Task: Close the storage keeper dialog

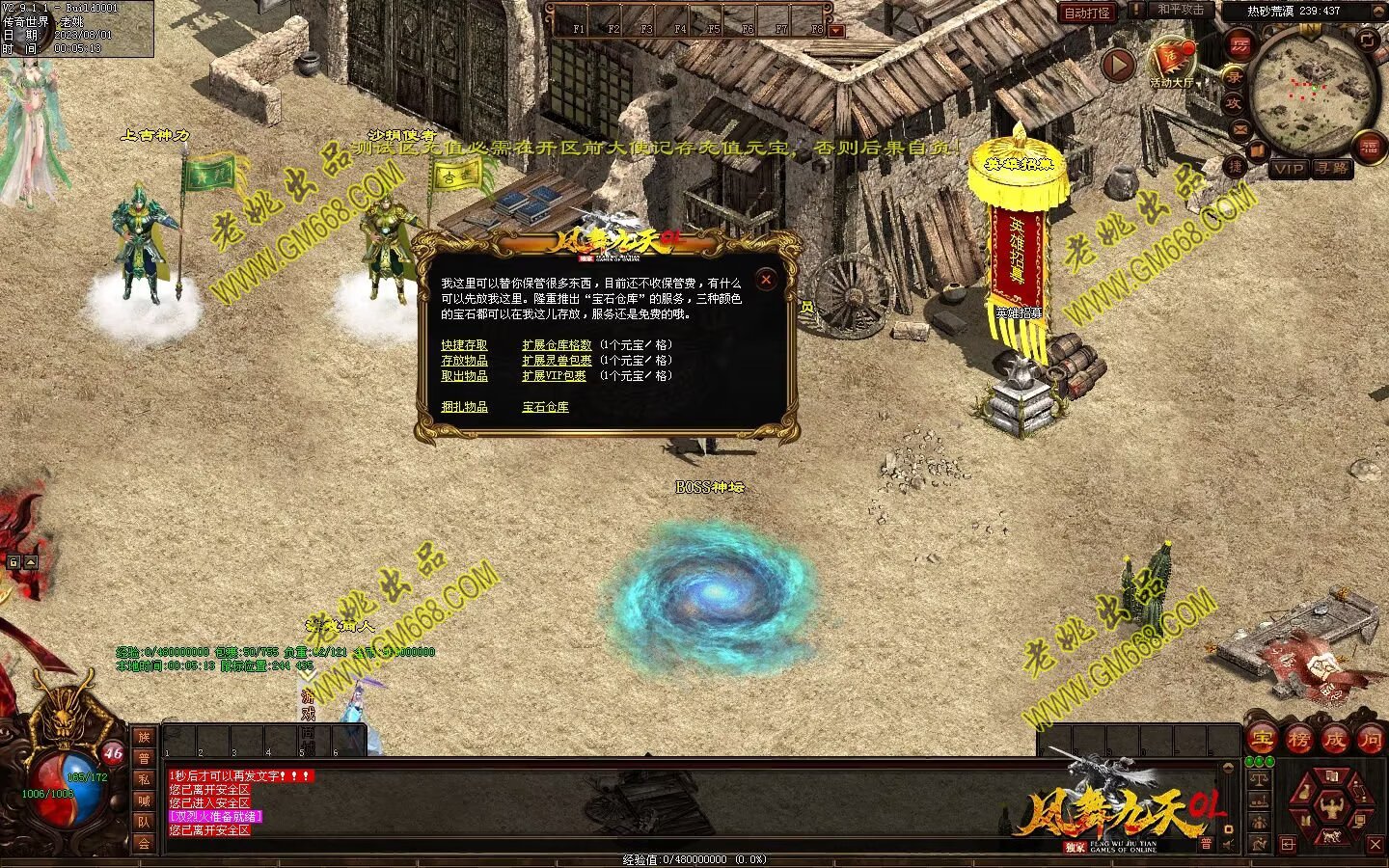Action: 766,280
